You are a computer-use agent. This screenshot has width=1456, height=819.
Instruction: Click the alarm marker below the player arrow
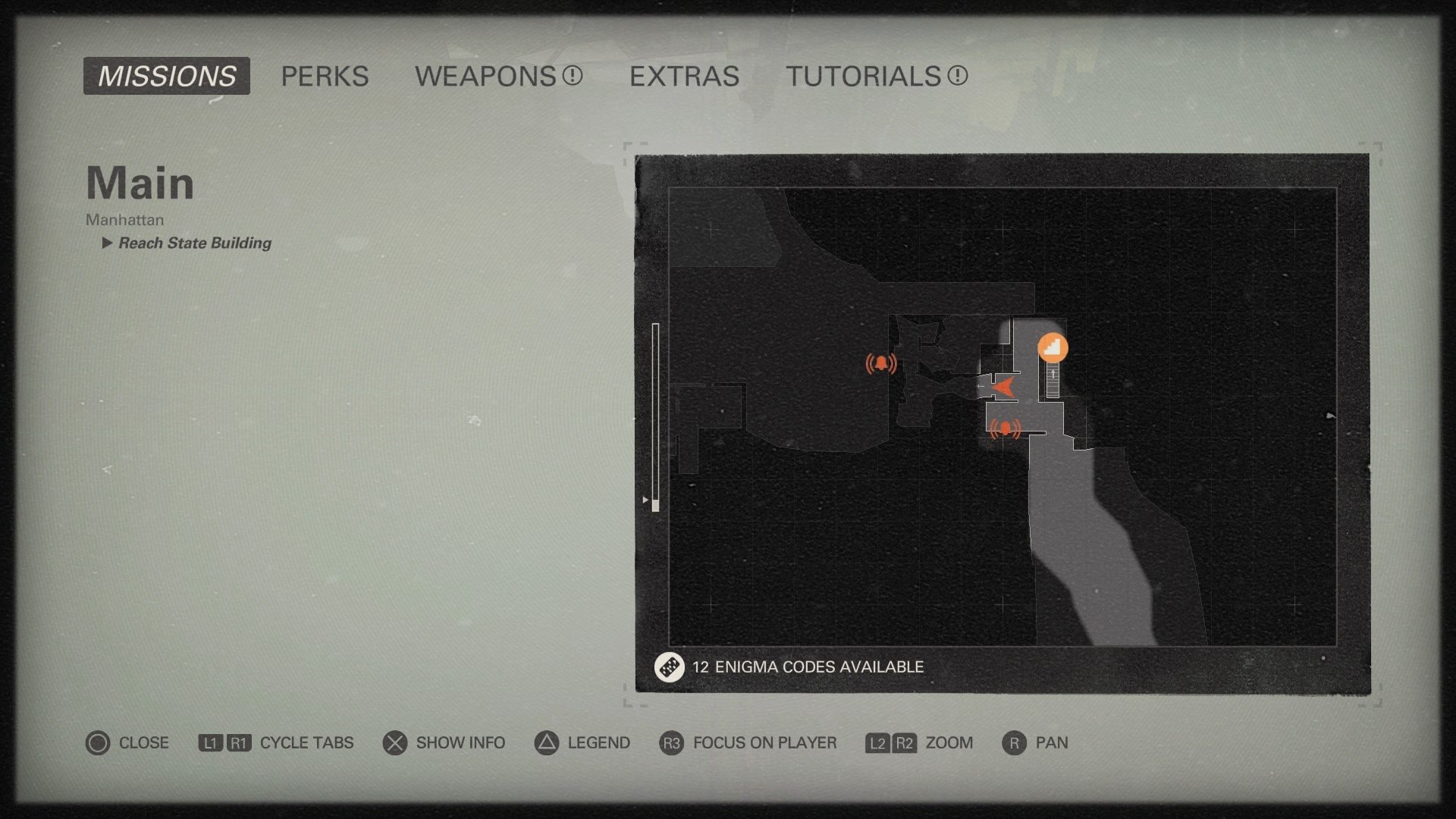pos(1006,429)
